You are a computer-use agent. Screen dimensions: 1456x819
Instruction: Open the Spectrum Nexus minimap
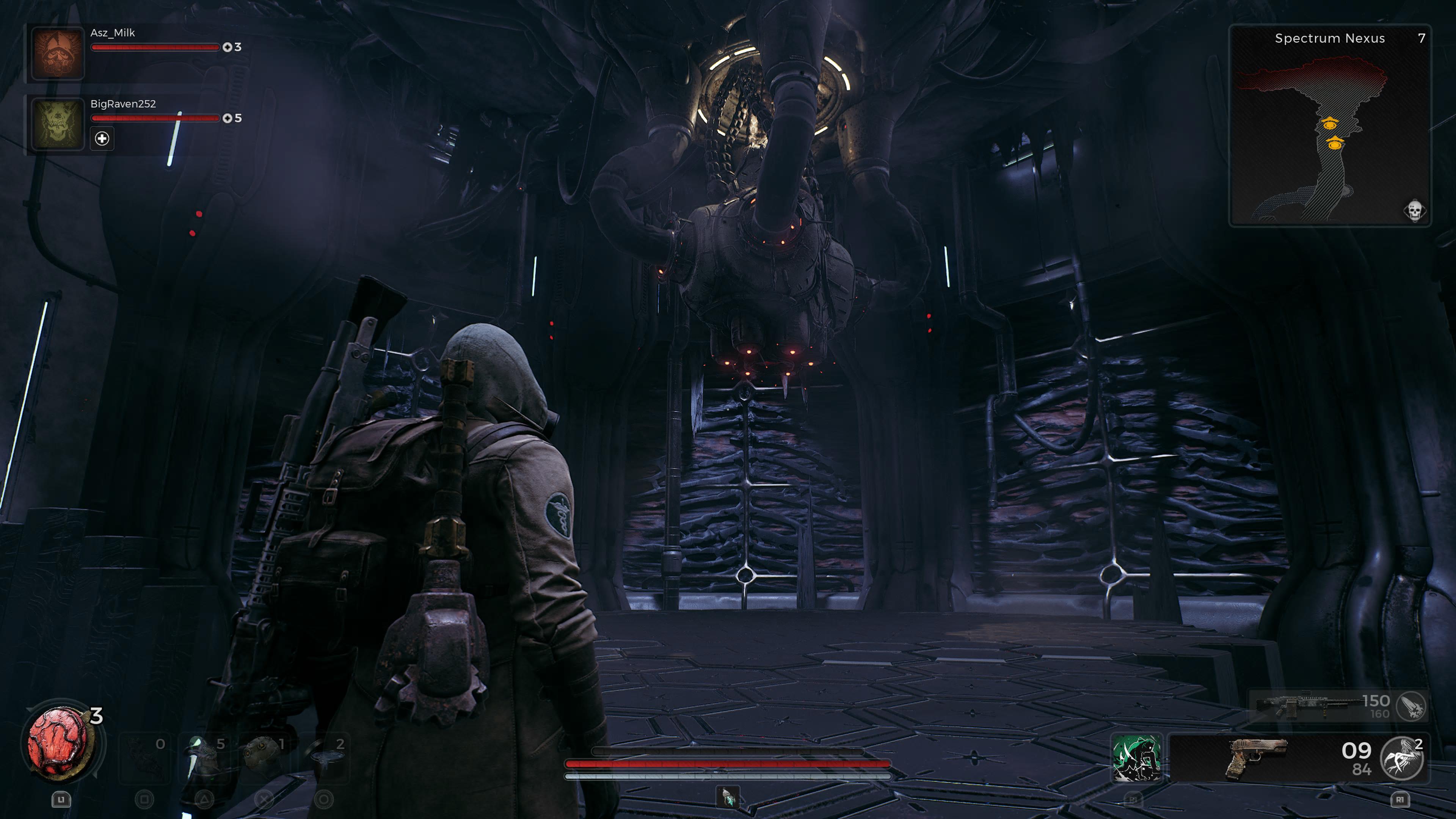click(1329, 126)
